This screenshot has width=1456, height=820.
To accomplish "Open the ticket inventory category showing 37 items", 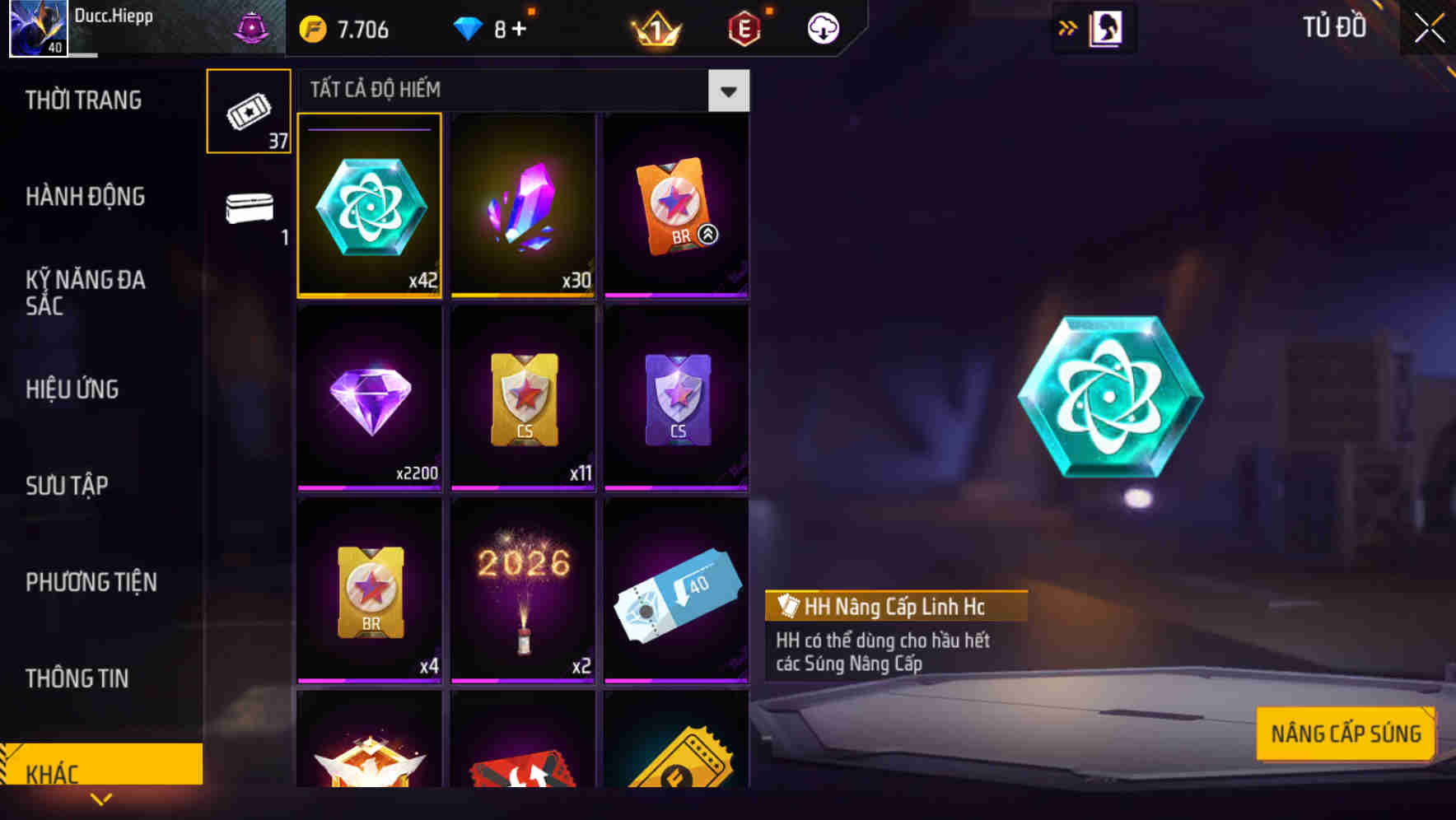I will tap(247, 111).
